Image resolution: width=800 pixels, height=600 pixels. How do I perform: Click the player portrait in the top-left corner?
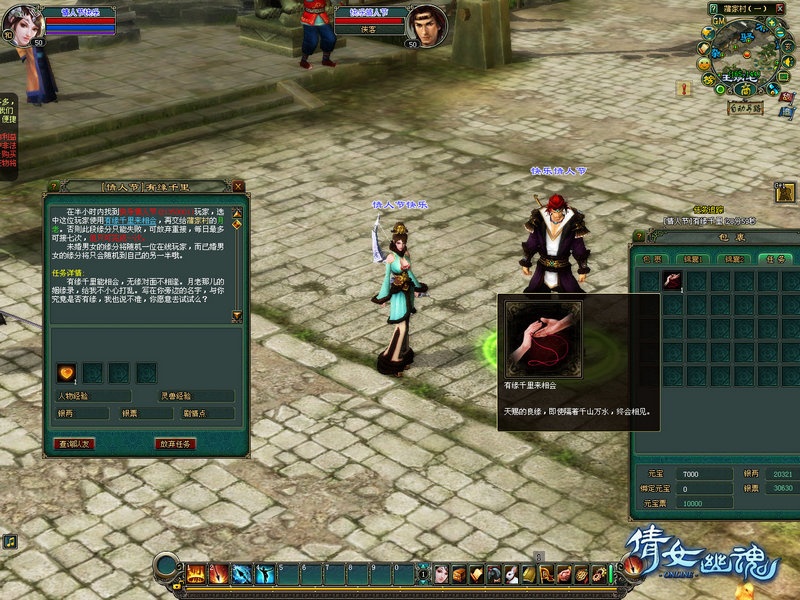(x=23, y=21)
